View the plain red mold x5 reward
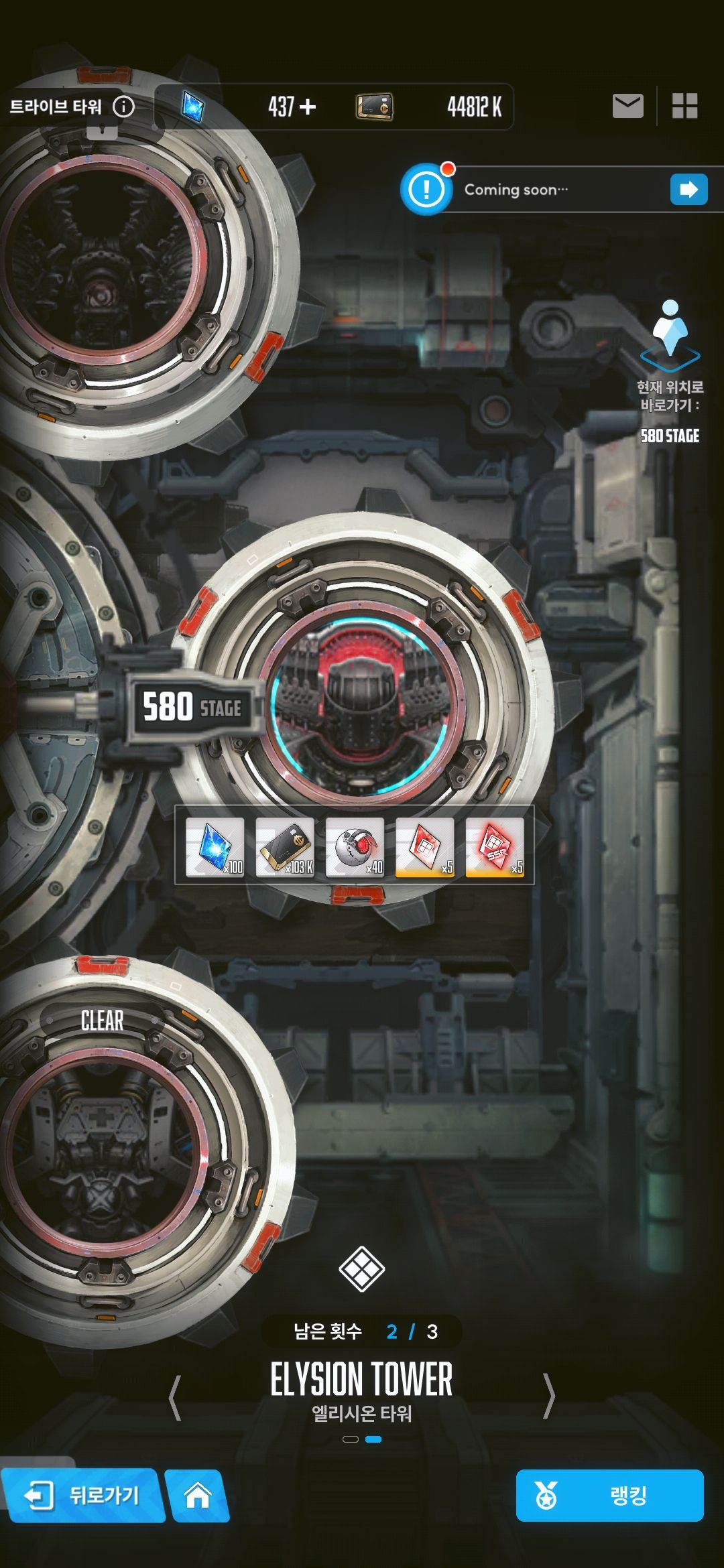Screen dimensions: 724x1568 (x=425, y=847)
